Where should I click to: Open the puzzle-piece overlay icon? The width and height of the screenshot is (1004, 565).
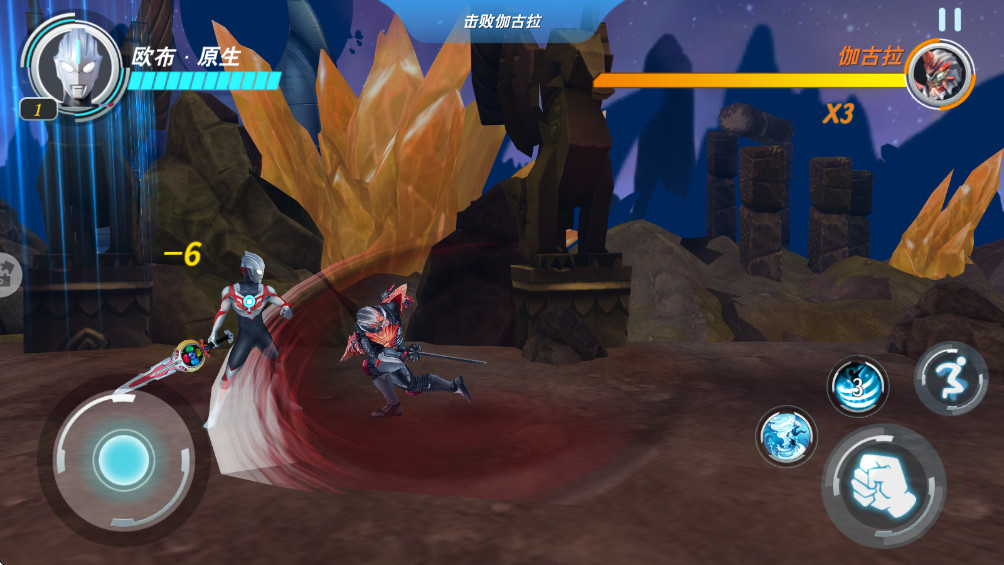[6, 275]
